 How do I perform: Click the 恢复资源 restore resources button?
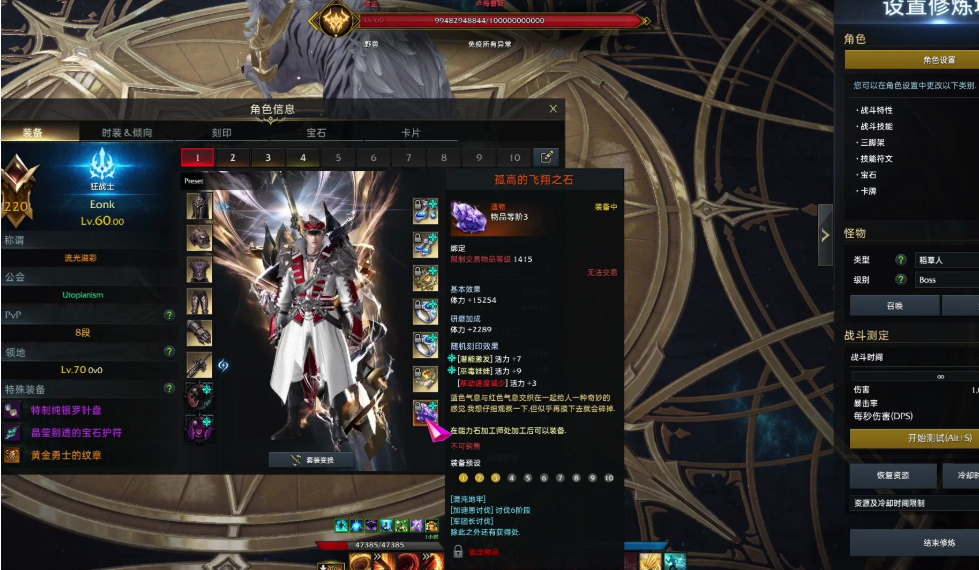coord(893,476)
